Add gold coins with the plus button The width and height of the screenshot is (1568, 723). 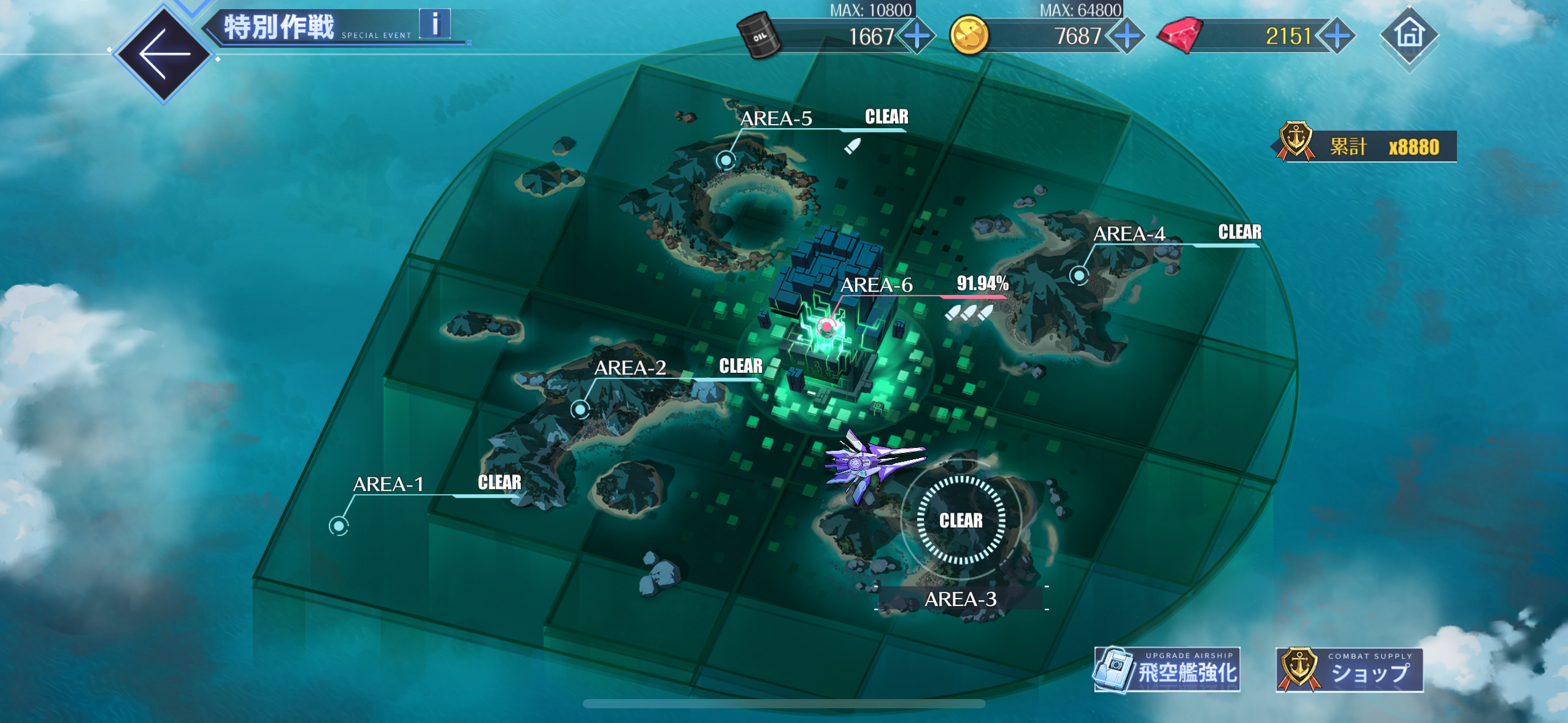coord(1126,37)
